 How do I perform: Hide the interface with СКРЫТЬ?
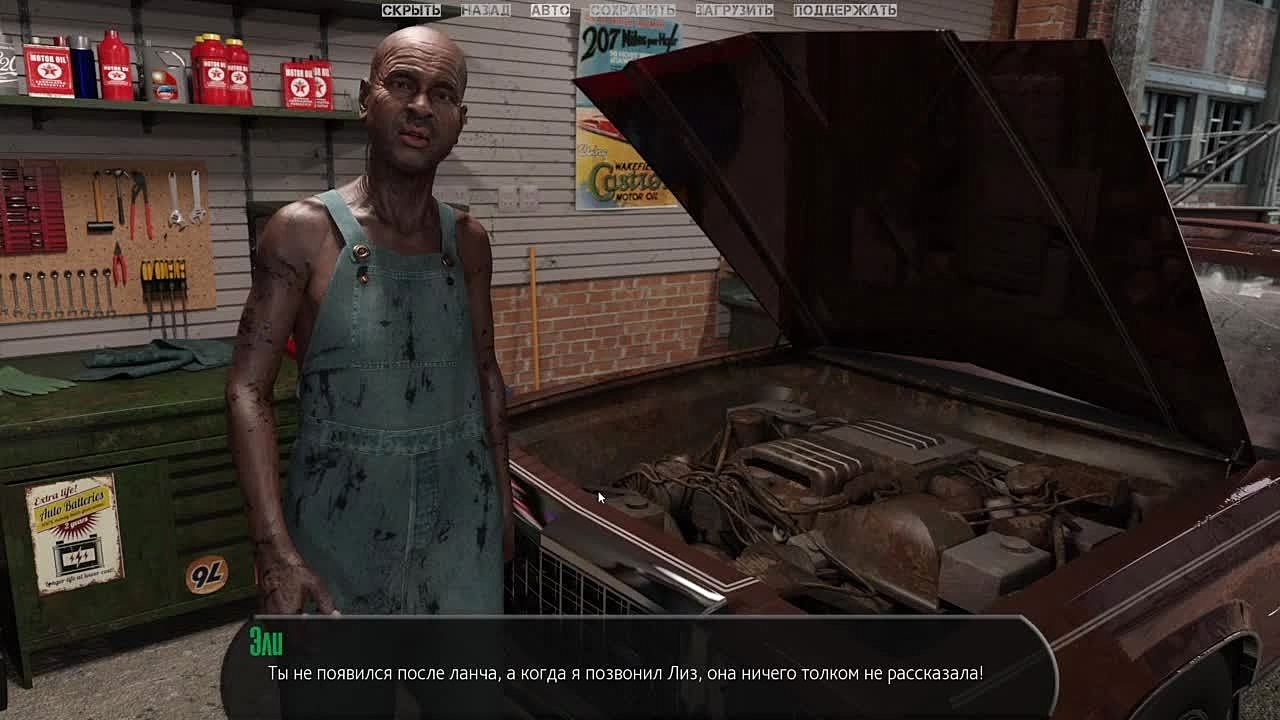411,10
